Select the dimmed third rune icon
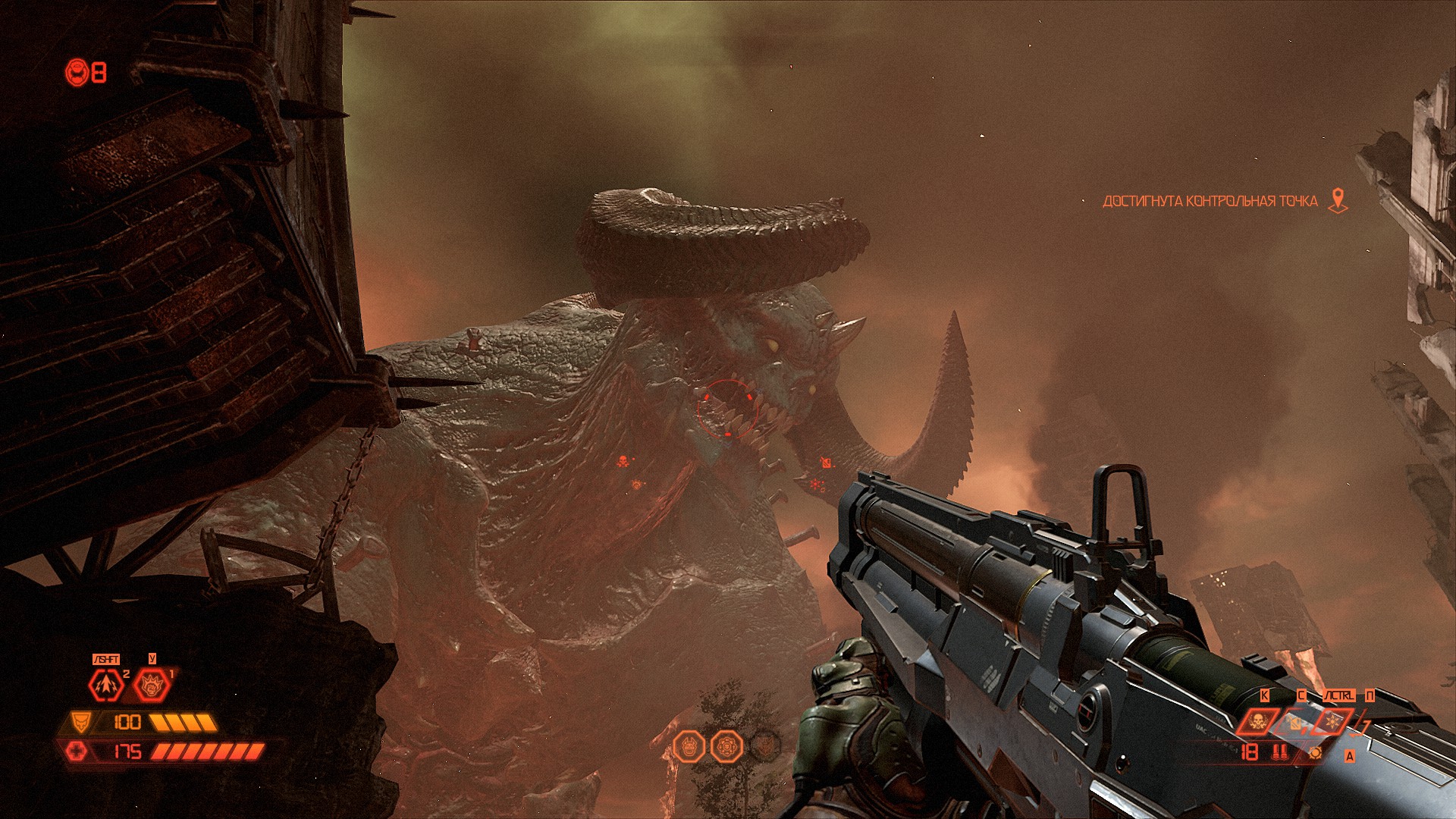The height and width of the screenshot is (819, 1456). click(766, 746)
